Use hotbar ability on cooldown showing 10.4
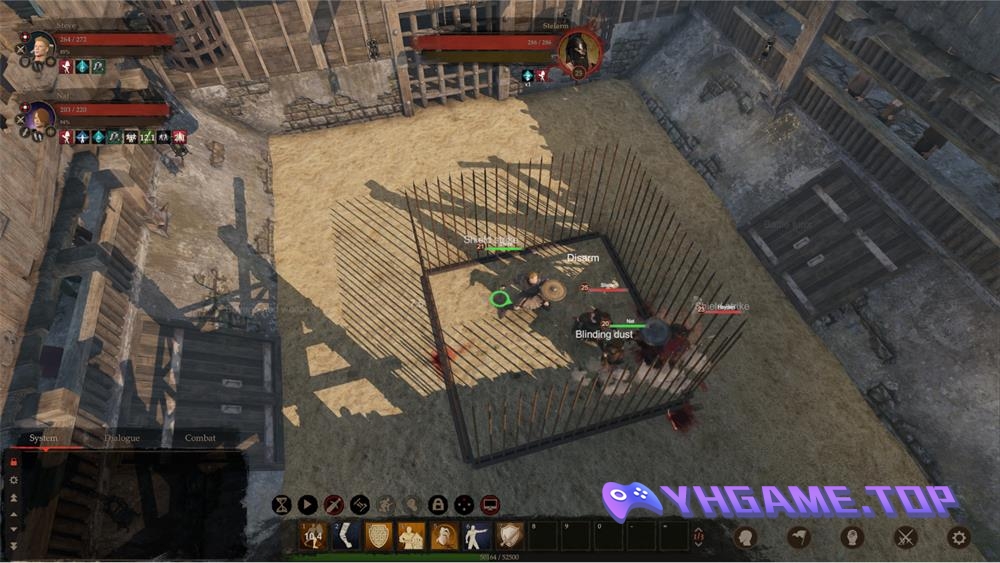The height and width of the screenshot is (563, 1000). [312, 536]
